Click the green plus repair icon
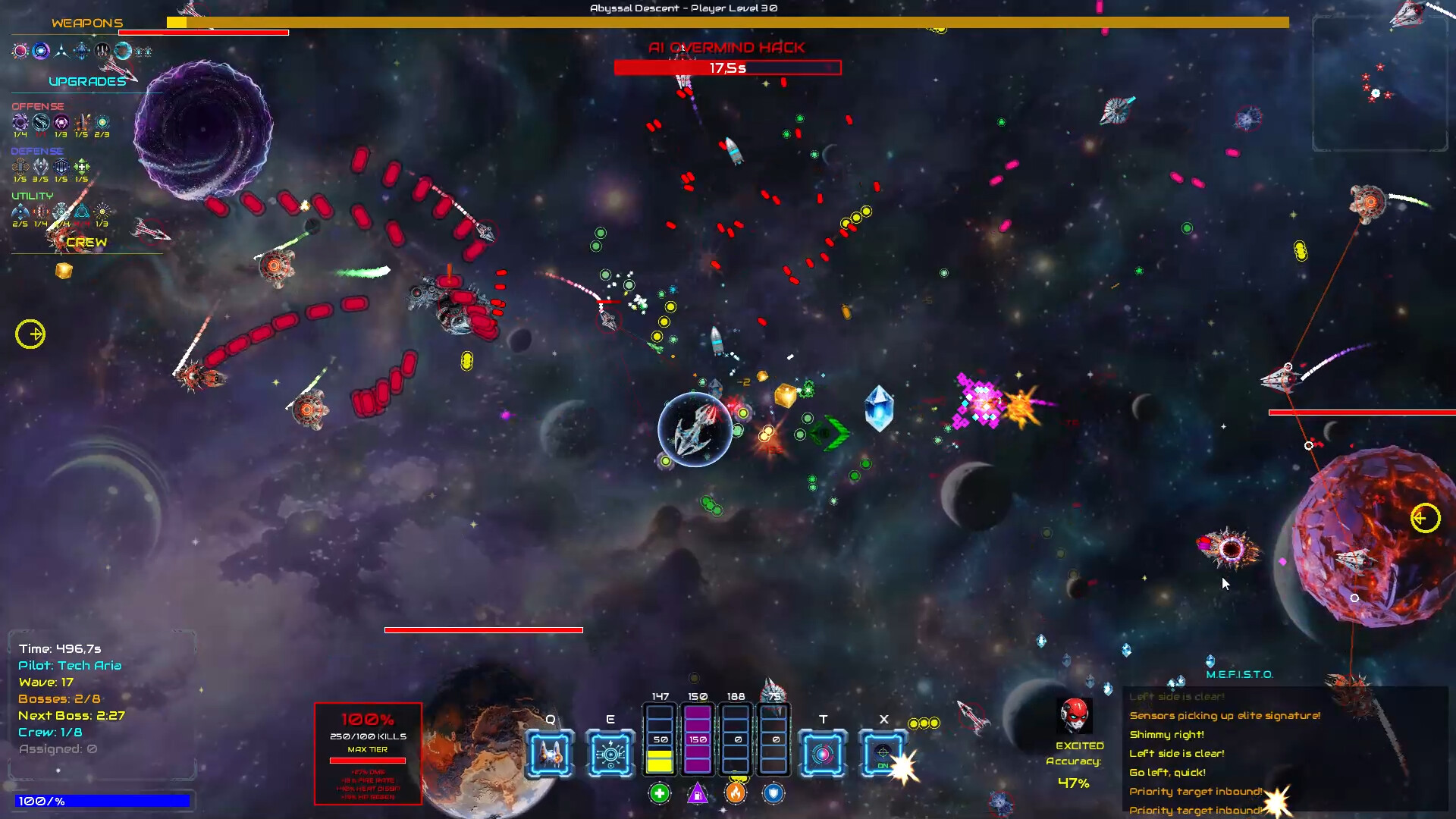This screenshot has width=1456, height=819. coord(660,793)
